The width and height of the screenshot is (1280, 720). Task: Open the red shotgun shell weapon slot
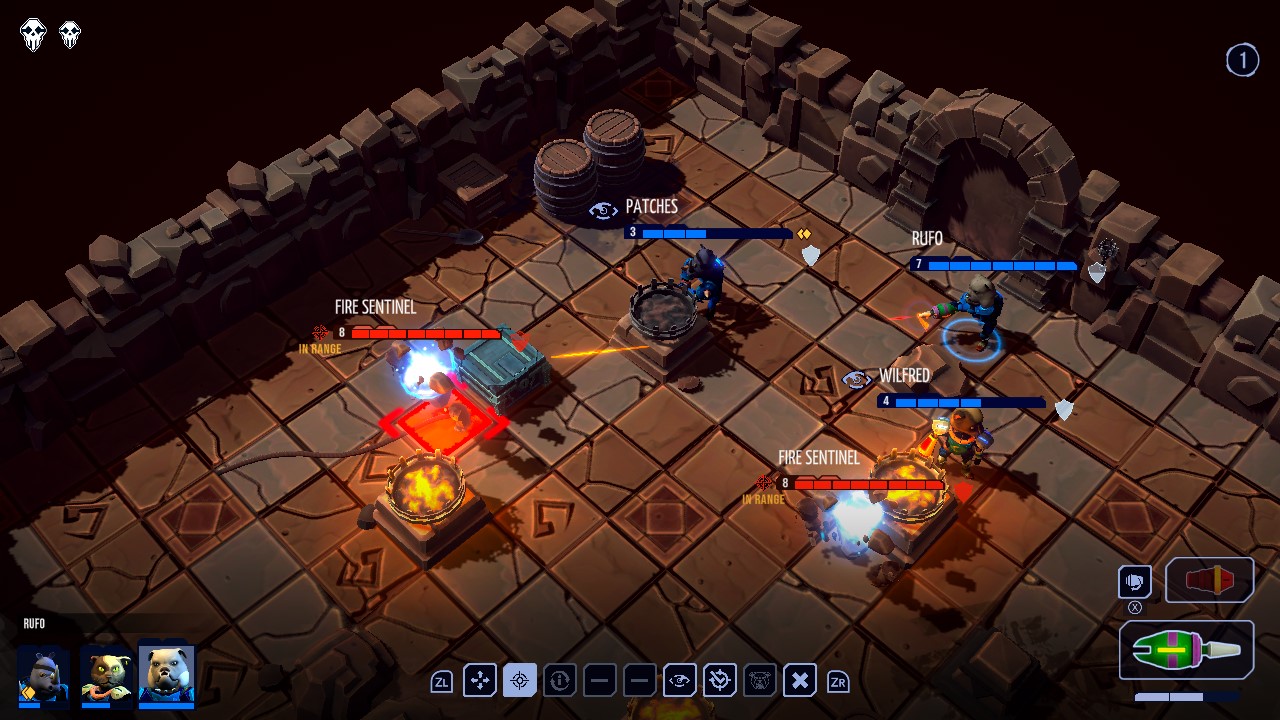click(1209, 580)
